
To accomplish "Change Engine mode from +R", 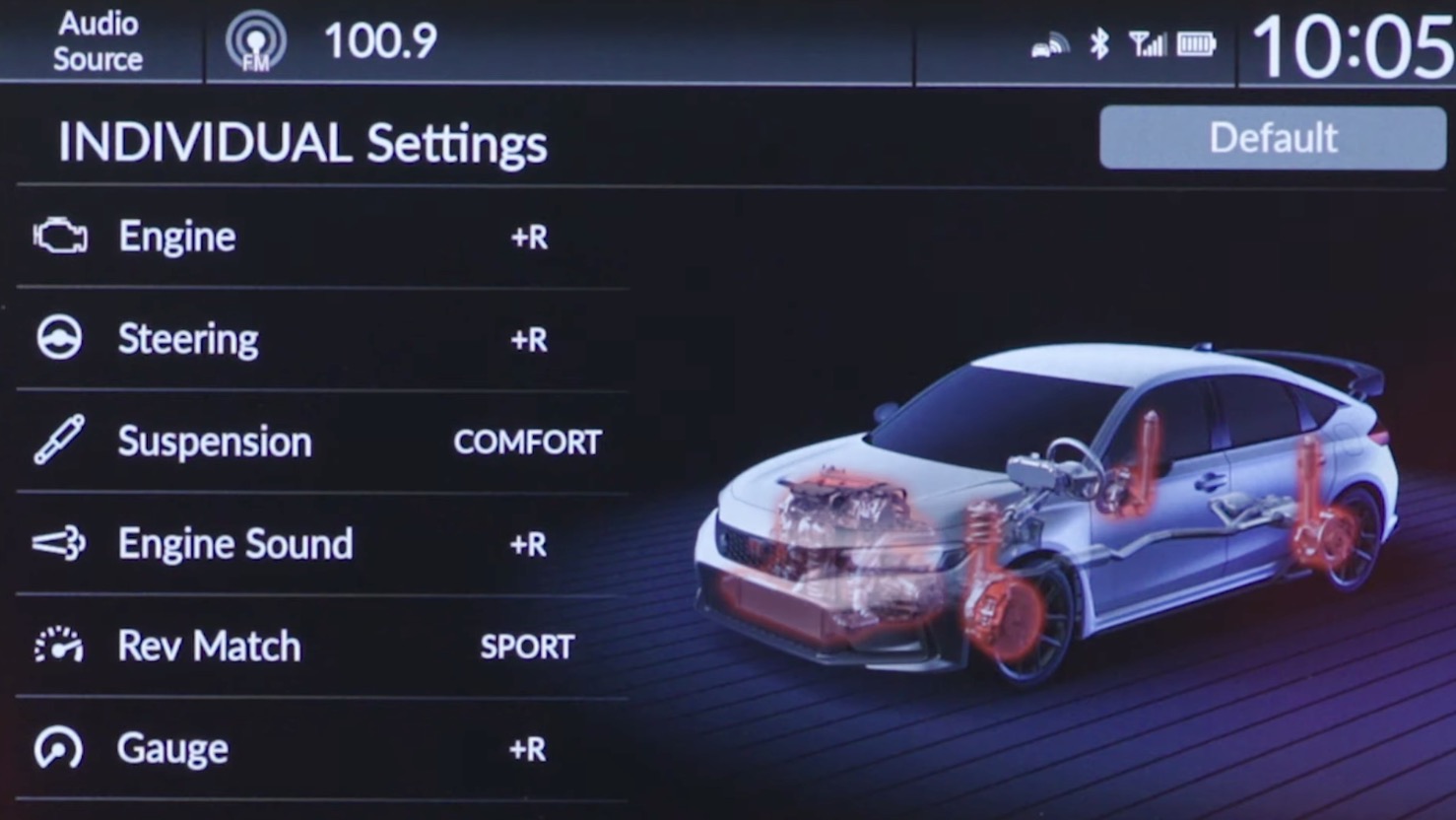I will click(x=527, y=237).
